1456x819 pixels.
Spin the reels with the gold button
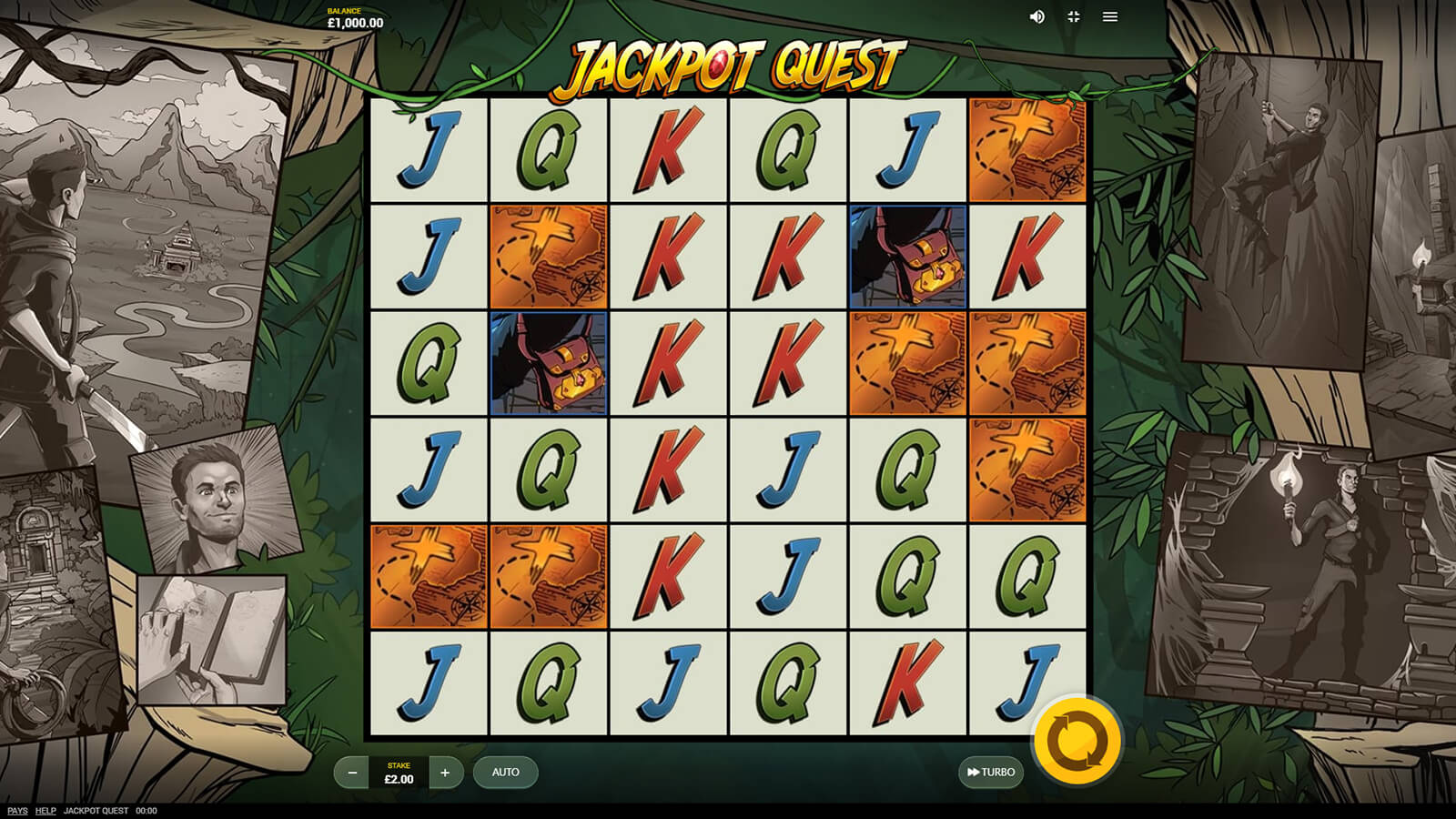pyautogui.click(x=1077, y=741)
